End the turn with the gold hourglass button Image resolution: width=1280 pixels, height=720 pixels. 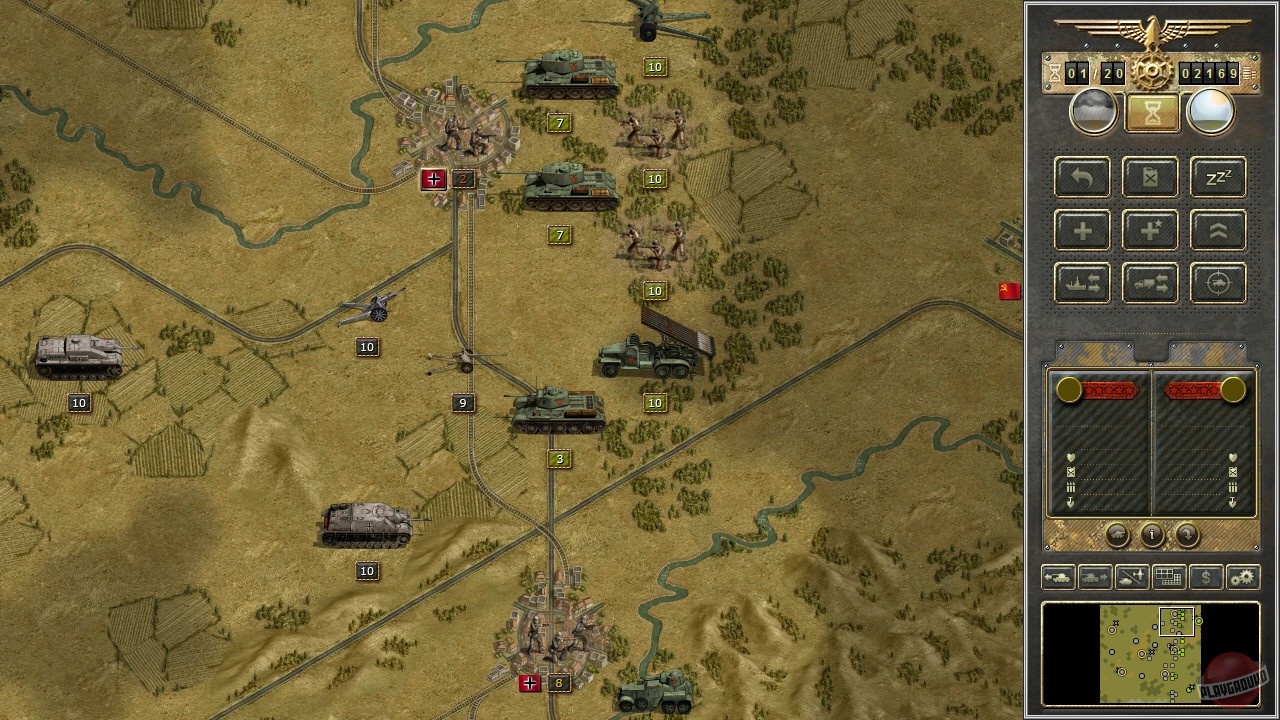pyautogui.click(x=1151, y=110)
